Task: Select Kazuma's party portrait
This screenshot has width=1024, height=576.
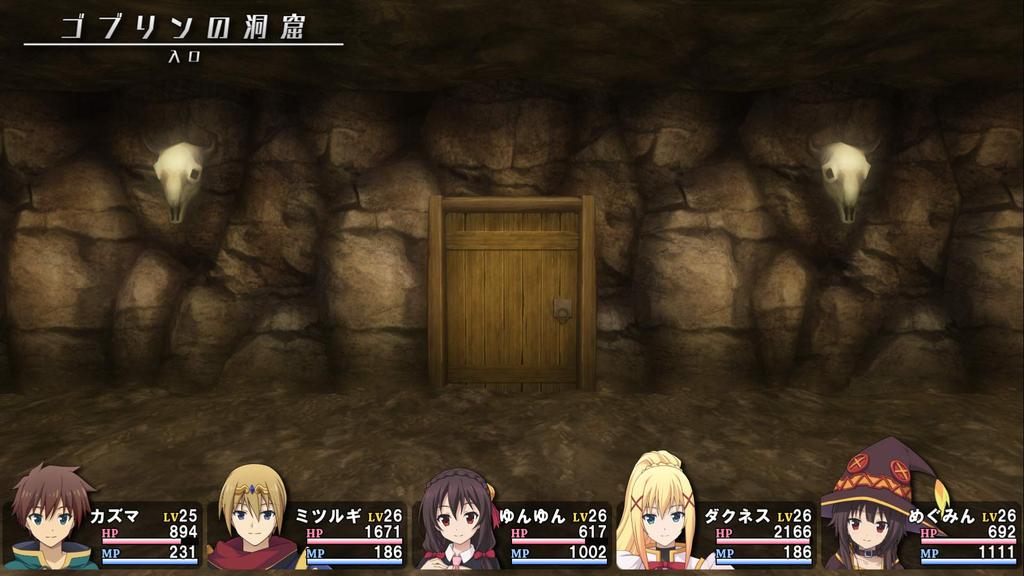Action: point(52,520)
